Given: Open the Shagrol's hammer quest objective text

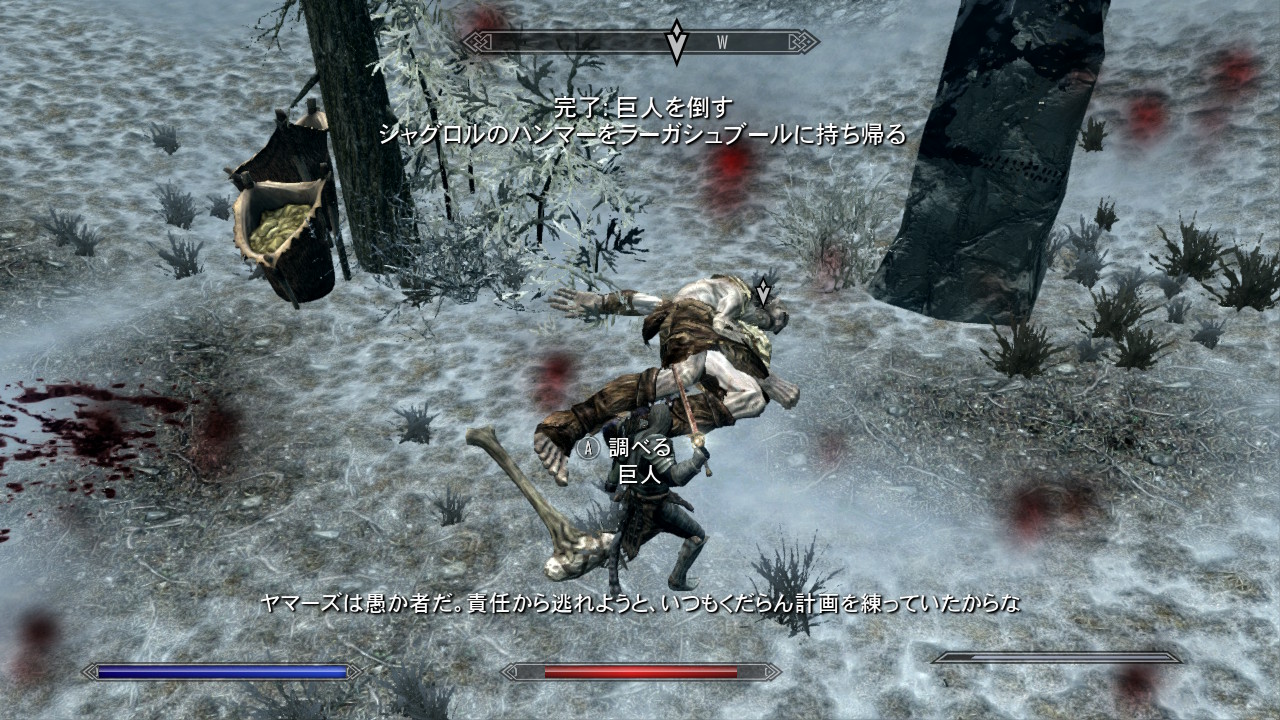Looking at the screenshot, I should [x=641, y=134].
